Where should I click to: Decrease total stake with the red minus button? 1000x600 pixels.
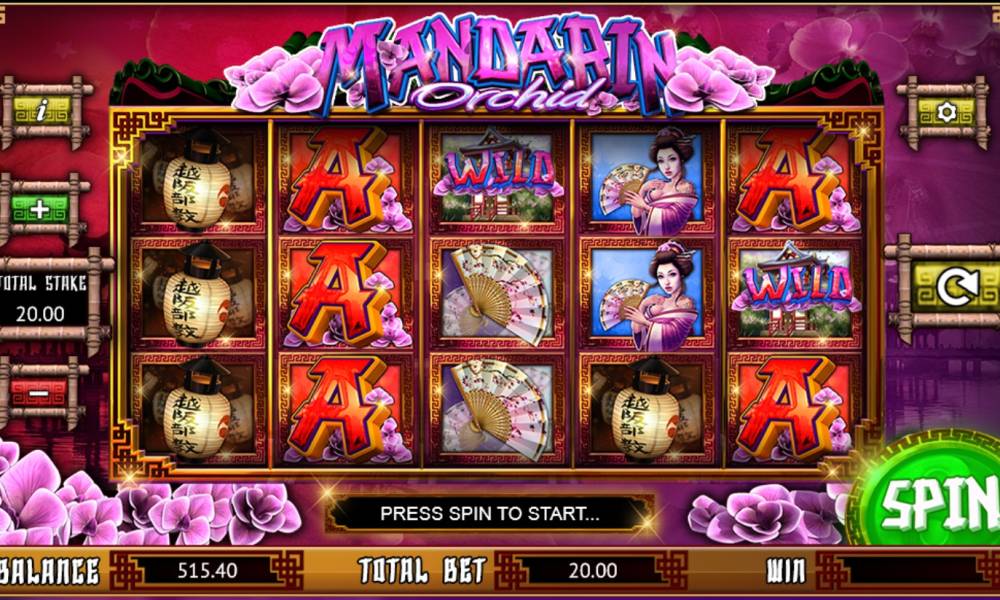(38, 391)
